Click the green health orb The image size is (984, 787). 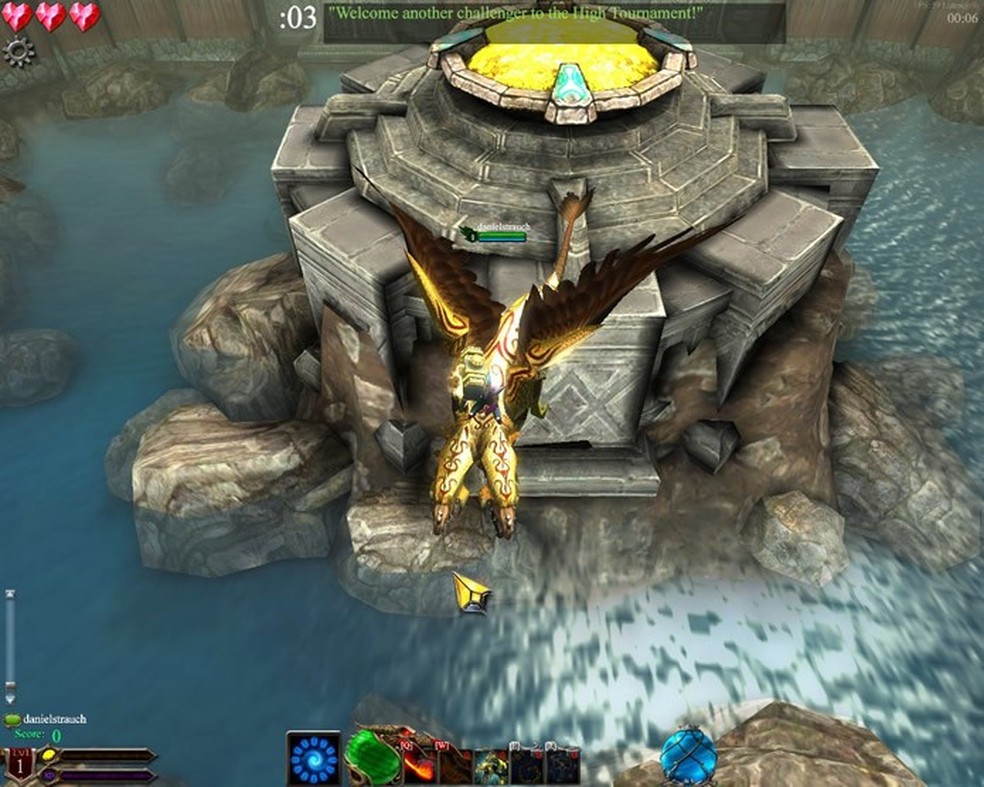pos(372,760)
